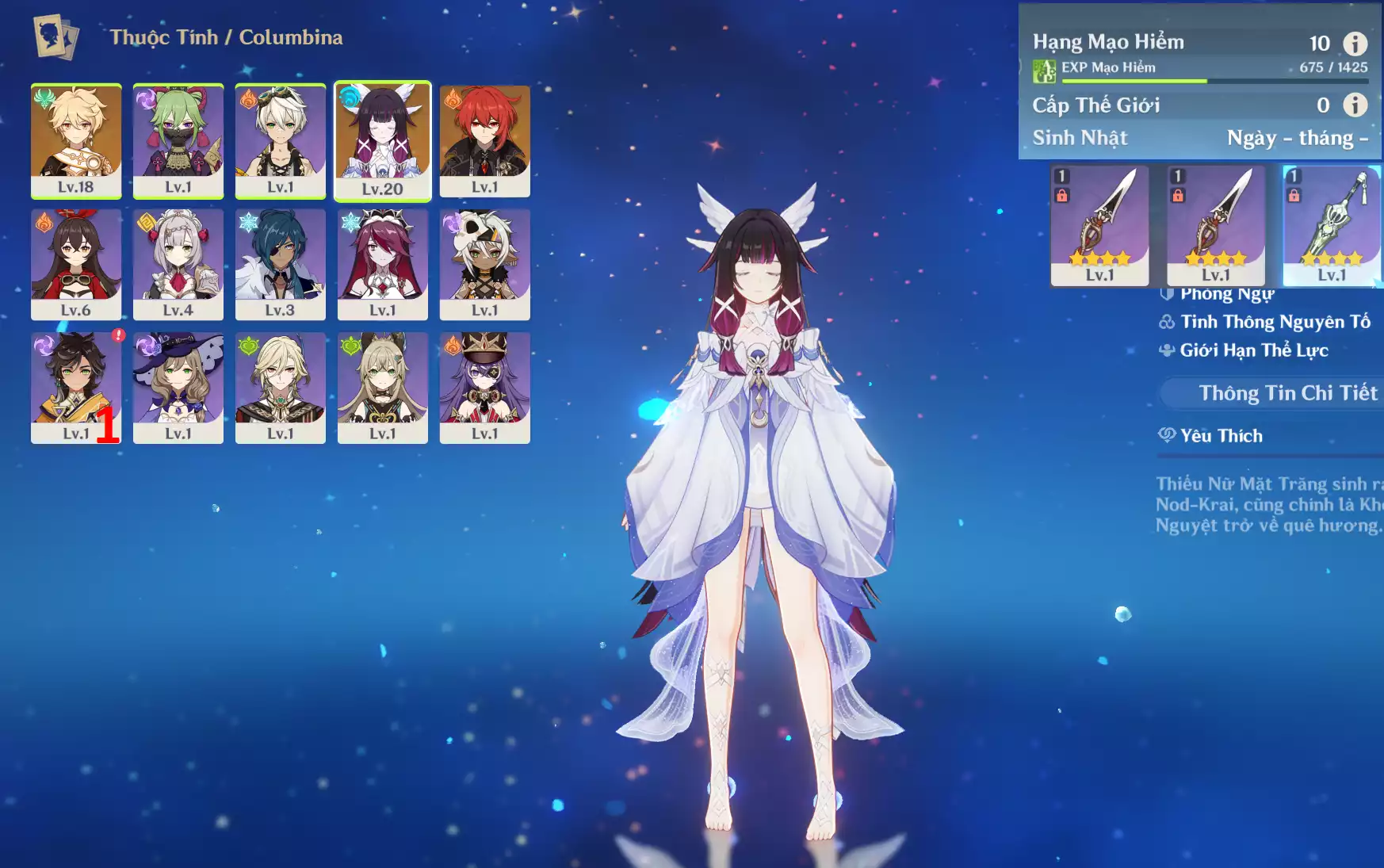Pick Noelle's Lv.4 character card
This screenshot has height=868, width=1384.
click(x=178, y=264)
